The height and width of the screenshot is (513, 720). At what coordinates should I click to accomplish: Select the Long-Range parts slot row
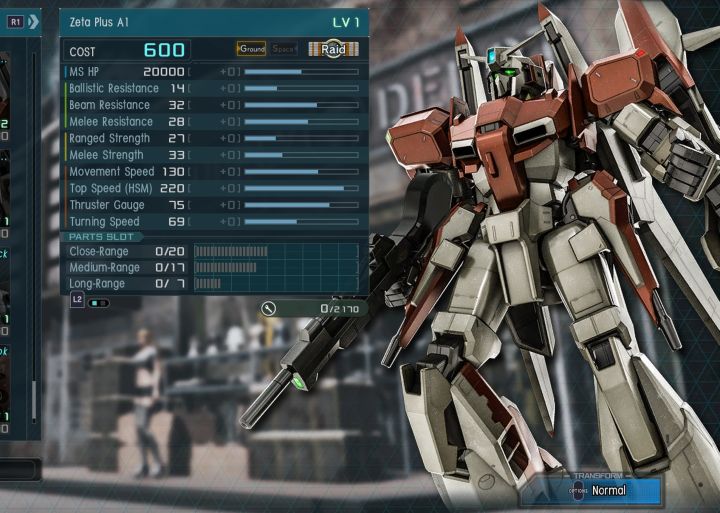tap(212, 283)
